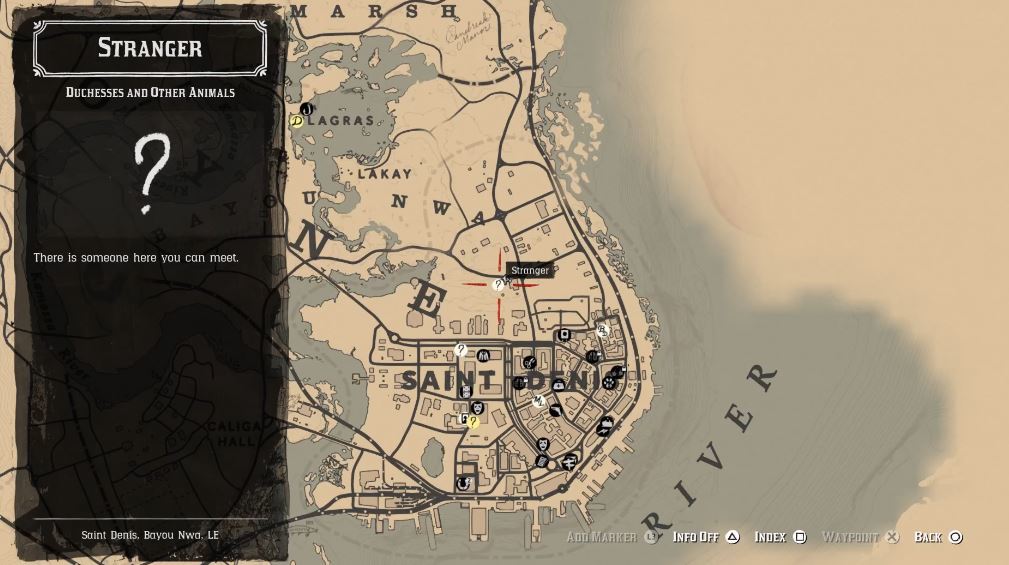This screenshot has width=1009, height=565.
Task: Select the white question mark beside the tailor icon
Action: [461, 350]
